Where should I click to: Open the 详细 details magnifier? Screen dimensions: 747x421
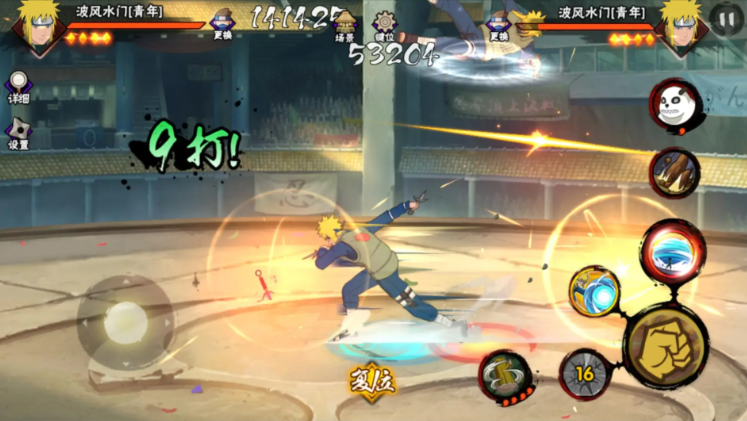click(18, 85)
